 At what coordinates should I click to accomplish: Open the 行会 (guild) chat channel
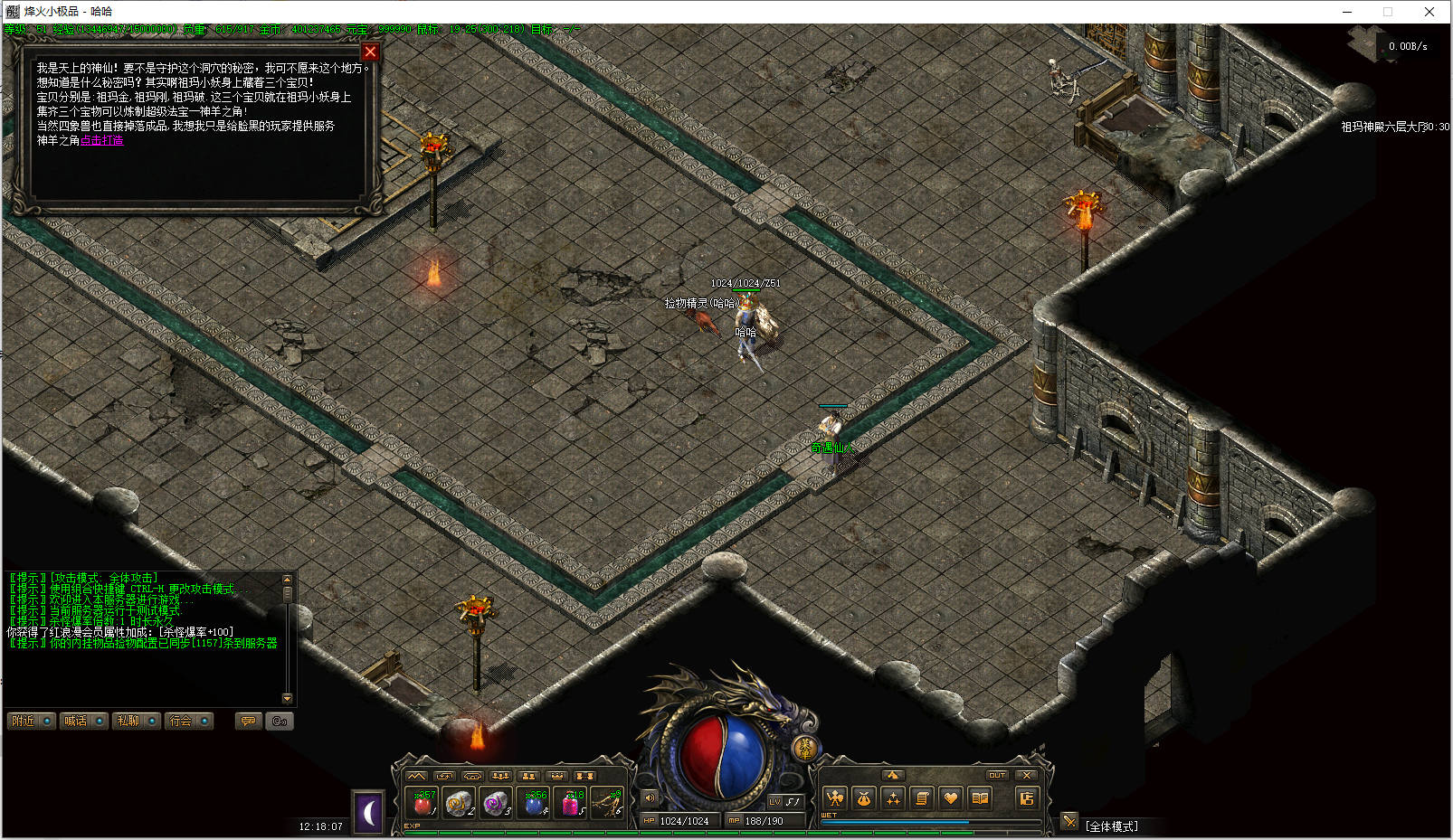pyautogui.click(x=188, y=721)
